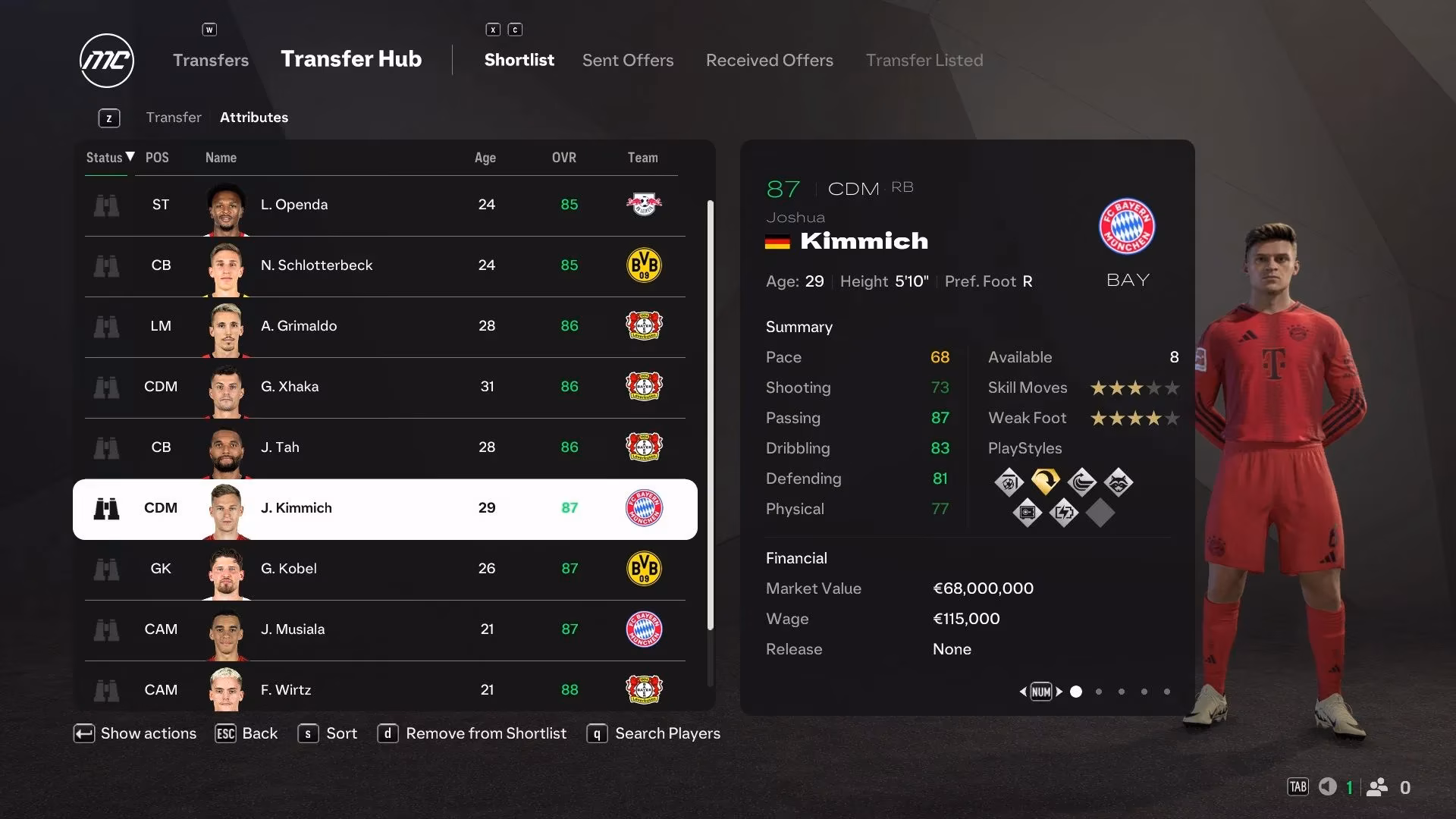The width and height of the screenshot is (1456, 819).
Task: Click the safe-shaped PlayStyle icon
Action: point(1027,513)
